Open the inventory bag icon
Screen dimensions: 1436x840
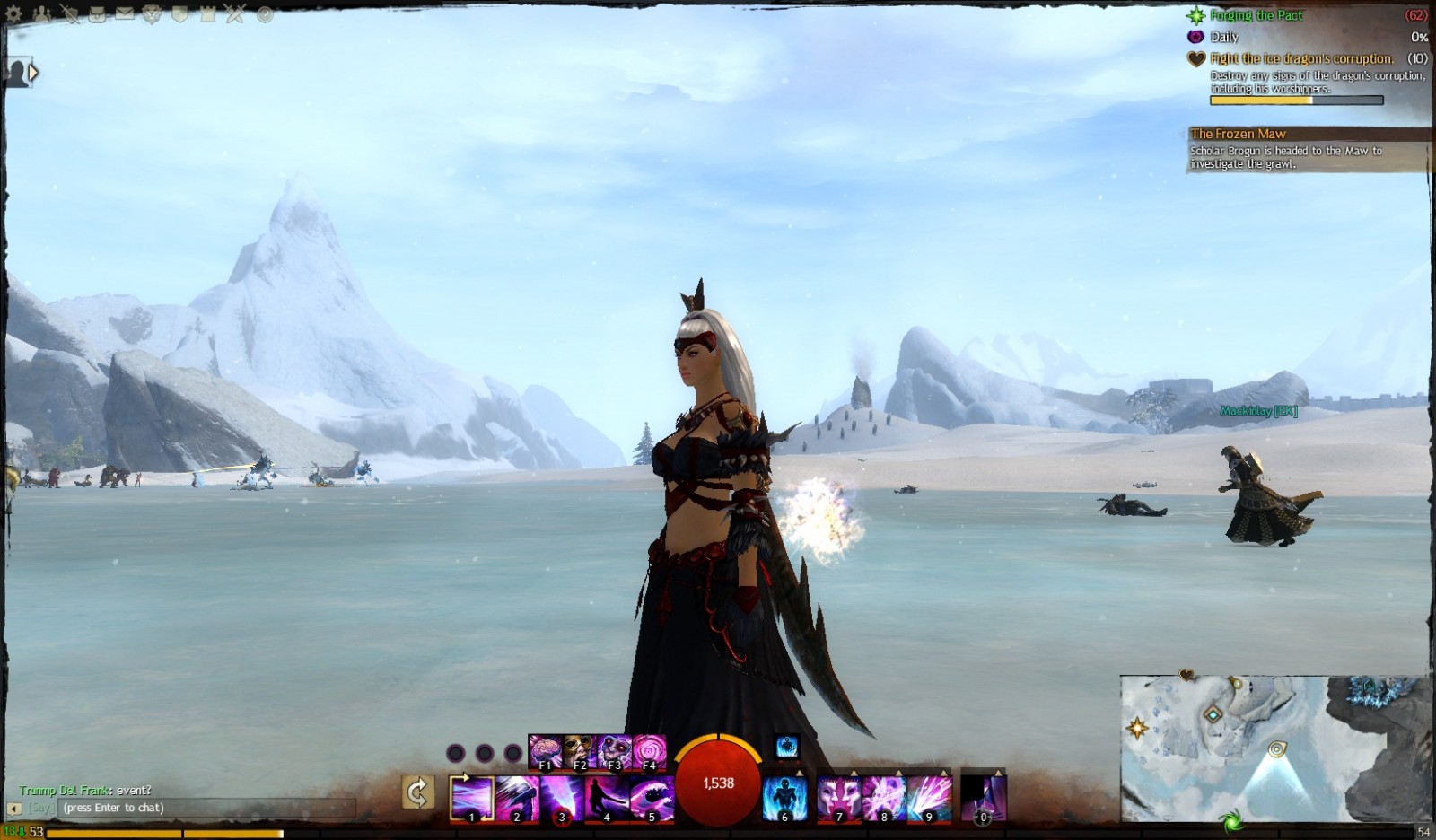[x=97, y=14]
